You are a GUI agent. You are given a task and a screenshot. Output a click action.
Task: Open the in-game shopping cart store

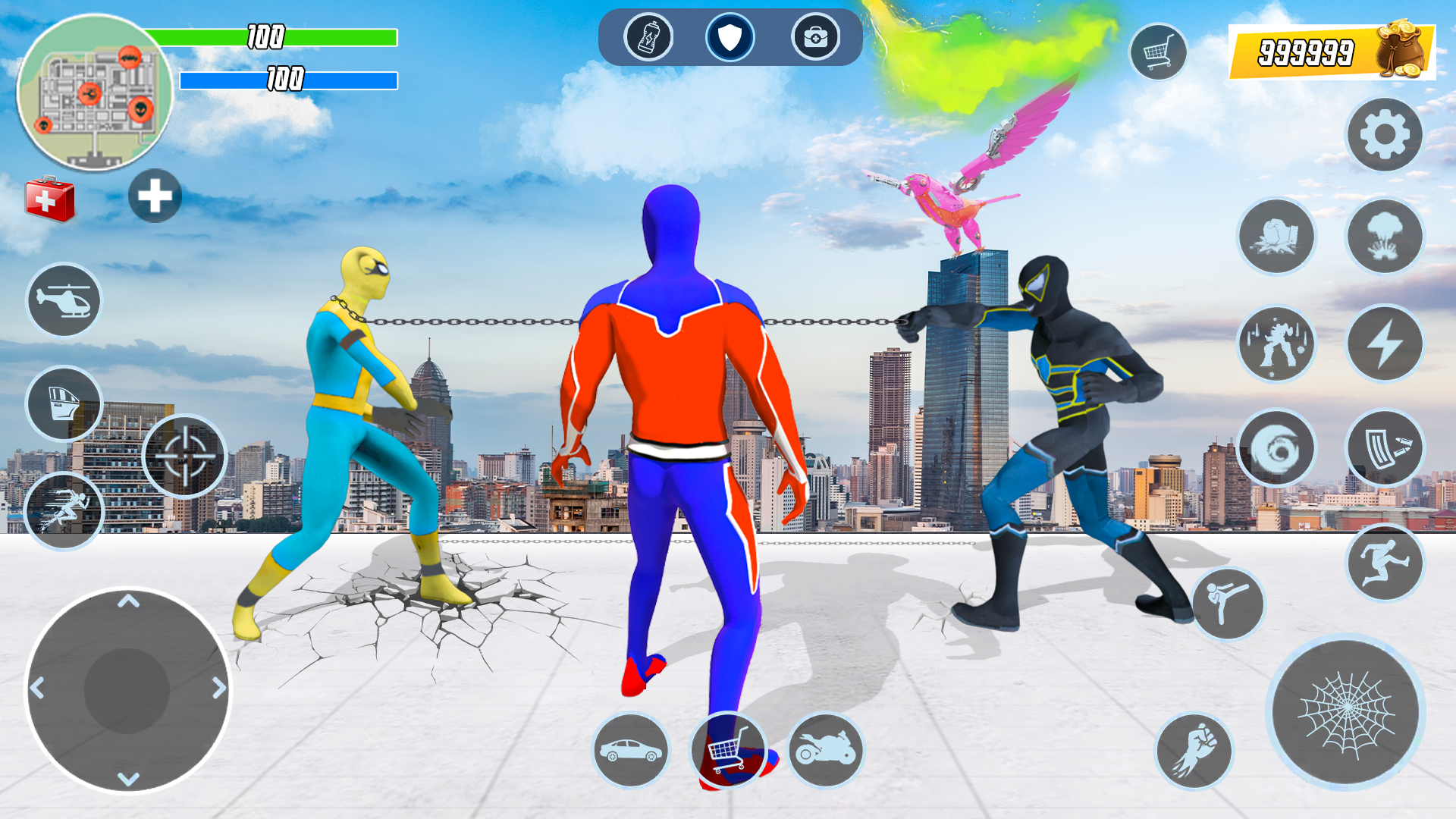click(x=1160, y=49)
